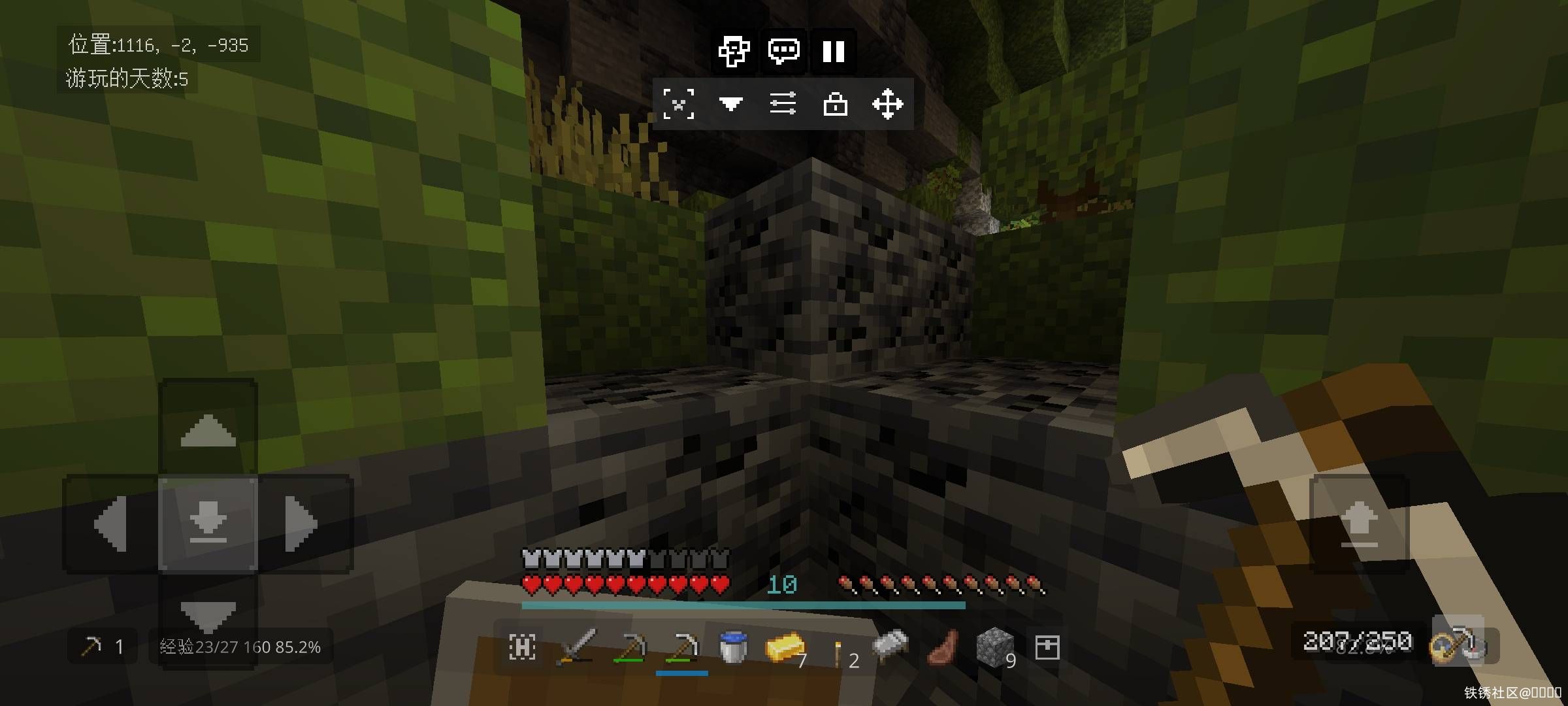Tap the jump button with up arrow

[1359, 524]
